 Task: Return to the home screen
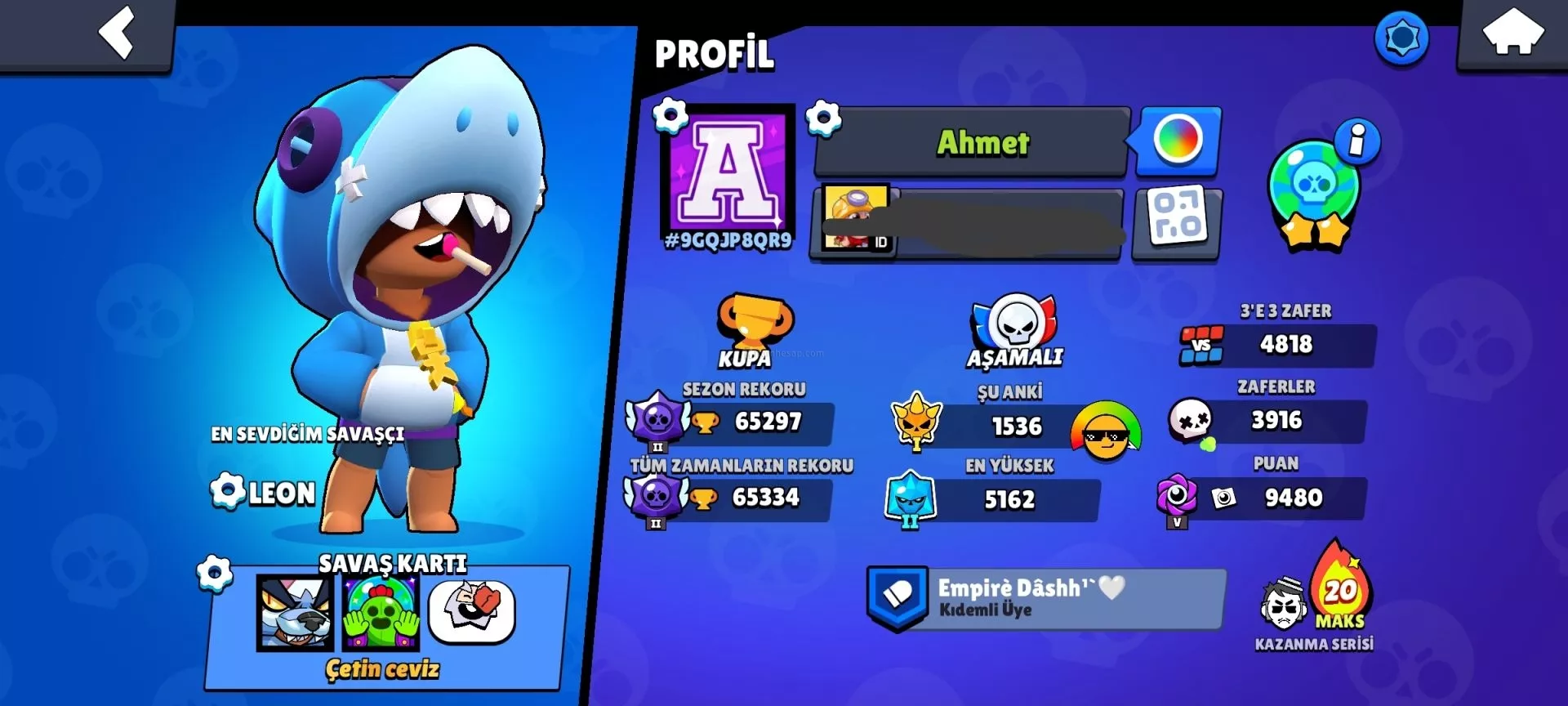pyautogui.click(x=1512, y=33)
